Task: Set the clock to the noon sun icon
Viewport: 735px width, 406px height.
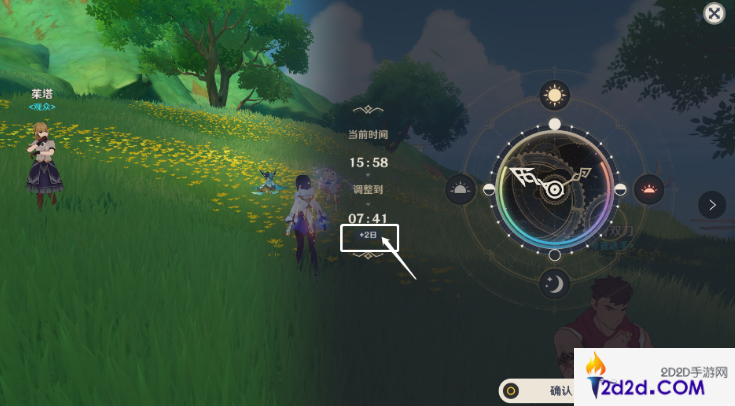Action: tap(554, 95)
